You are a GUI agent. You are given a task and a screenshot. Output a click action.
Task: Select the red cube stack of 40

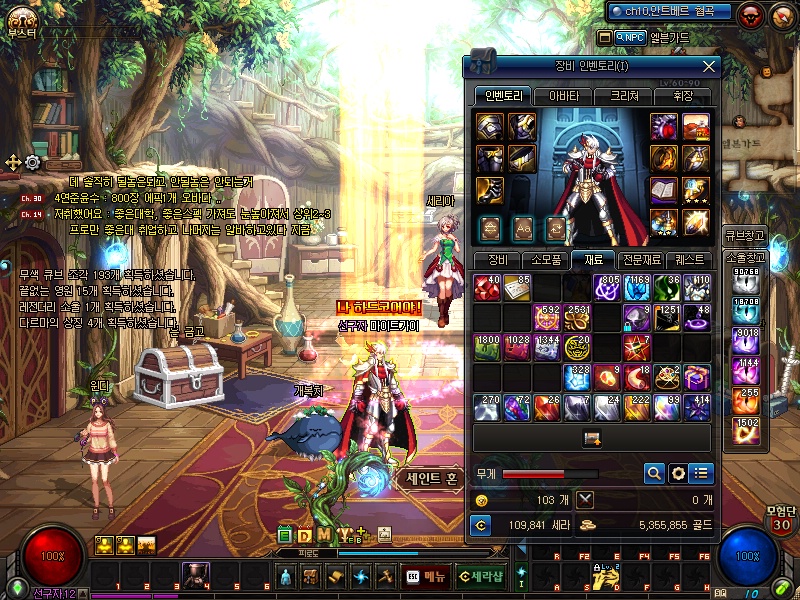click(487, 288)
